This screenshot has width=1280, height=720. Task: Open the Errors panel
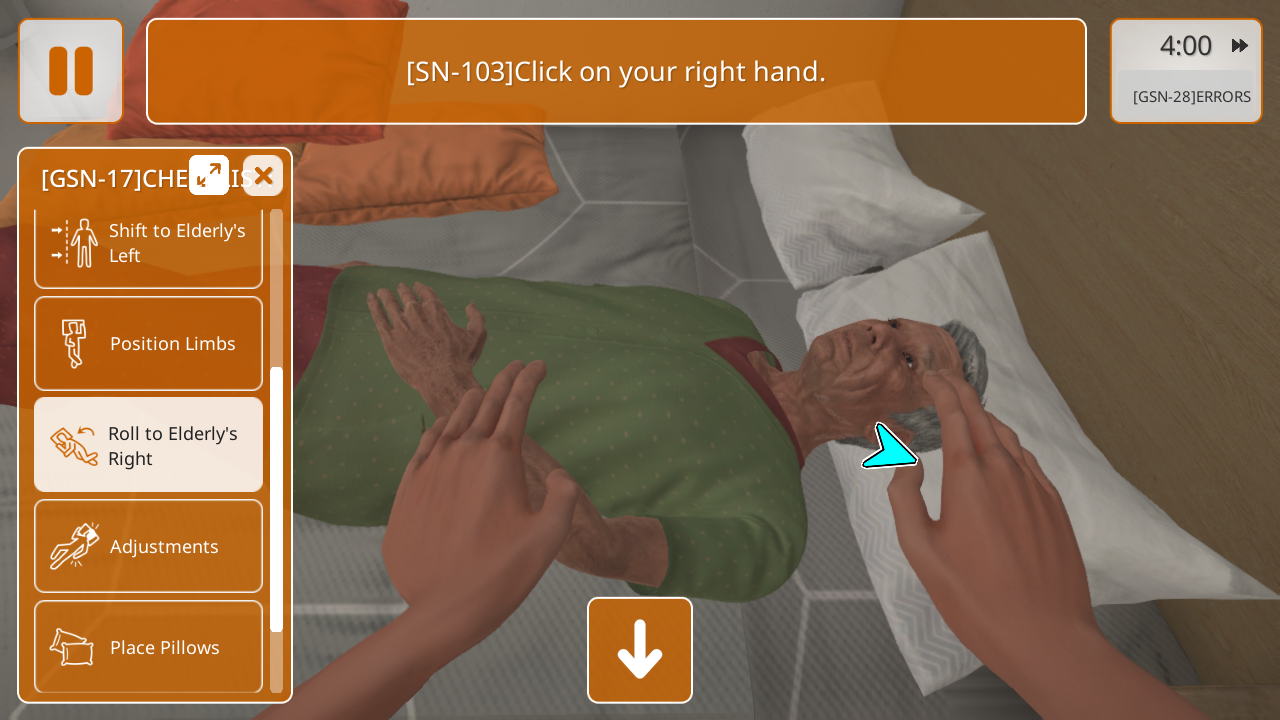coord(1191,97)
